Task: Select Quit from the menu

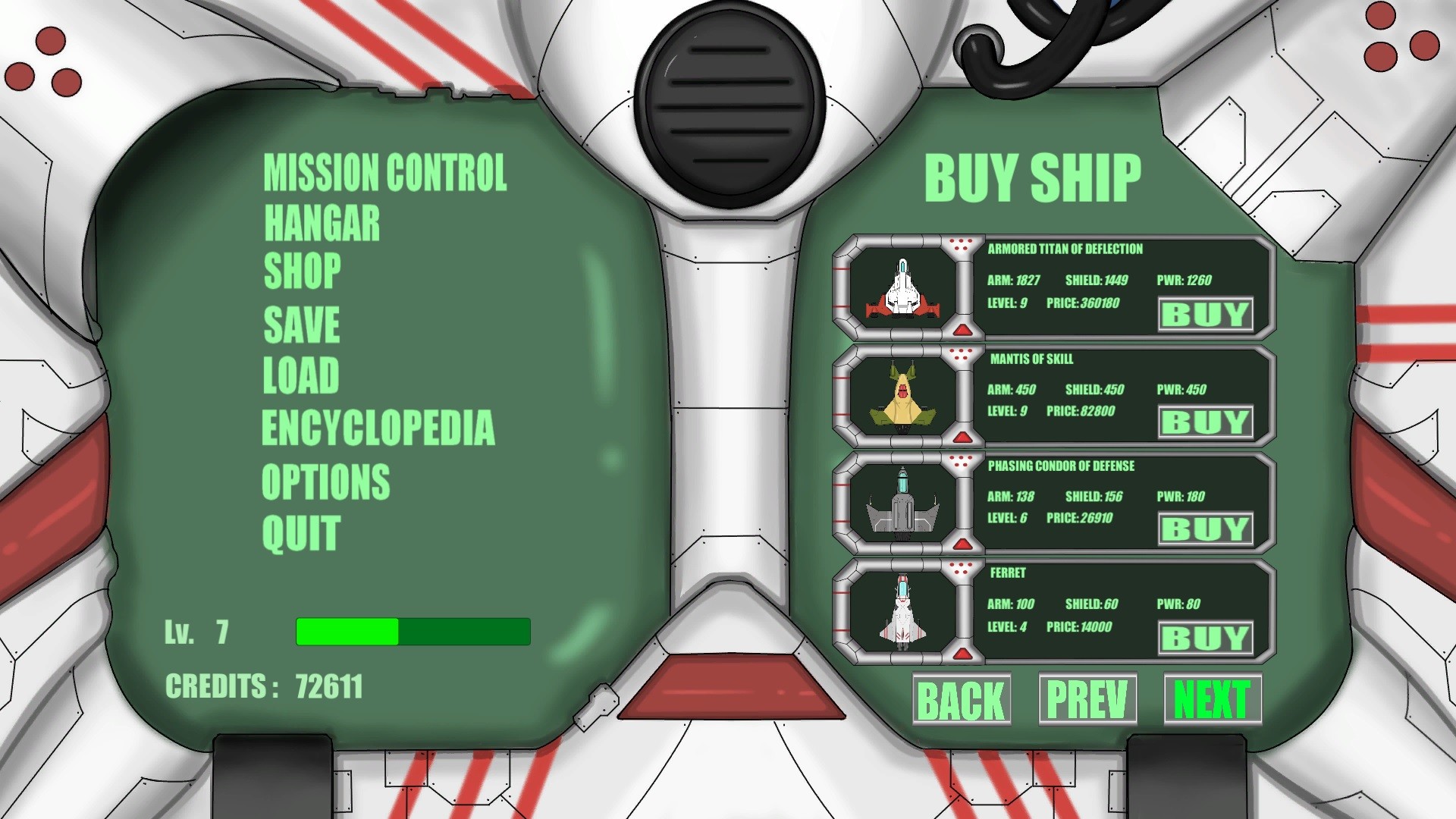Action: [301, 532]
